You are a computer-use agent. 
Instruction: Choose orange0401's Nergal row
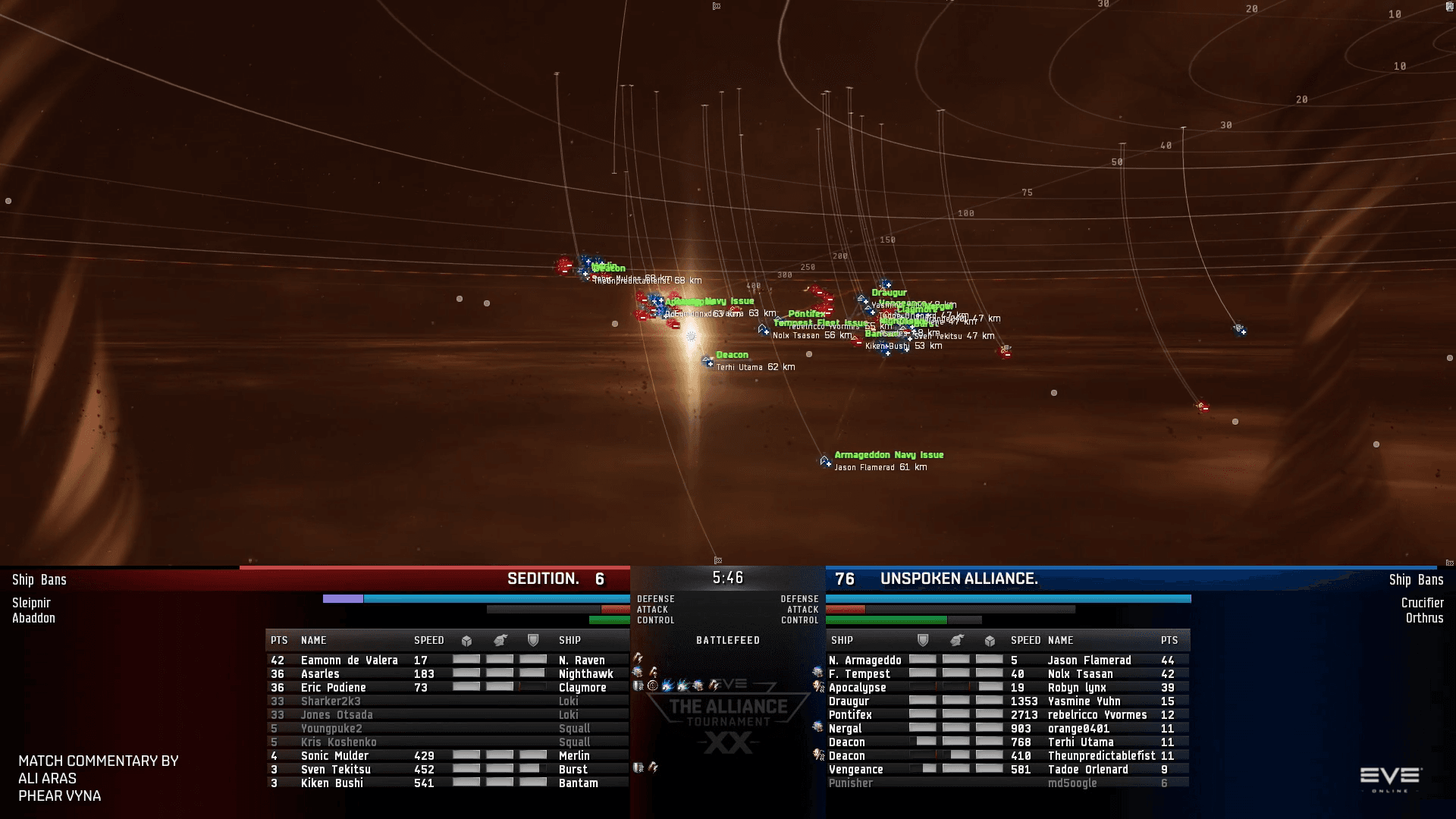1007,729
